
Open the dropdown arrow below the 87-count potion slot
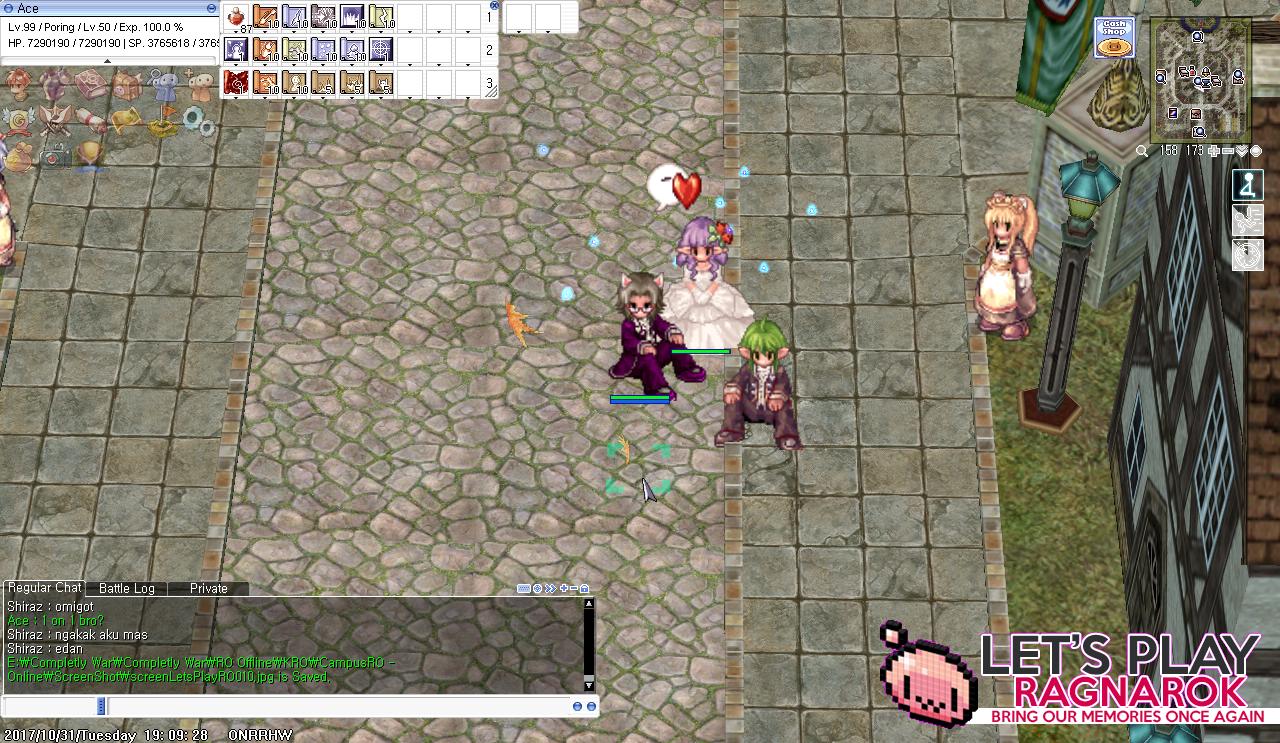point(236,32)
